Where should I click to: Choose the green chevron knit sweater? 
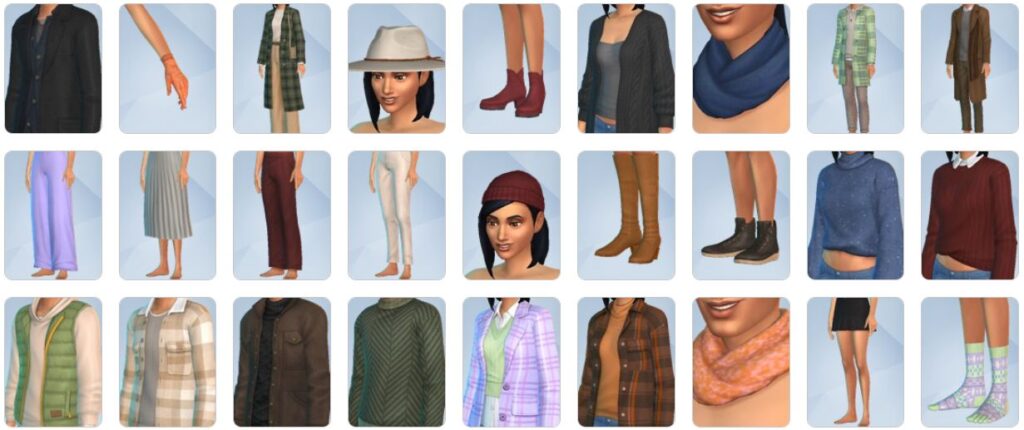pyautogui.click(x=396, y=362)
